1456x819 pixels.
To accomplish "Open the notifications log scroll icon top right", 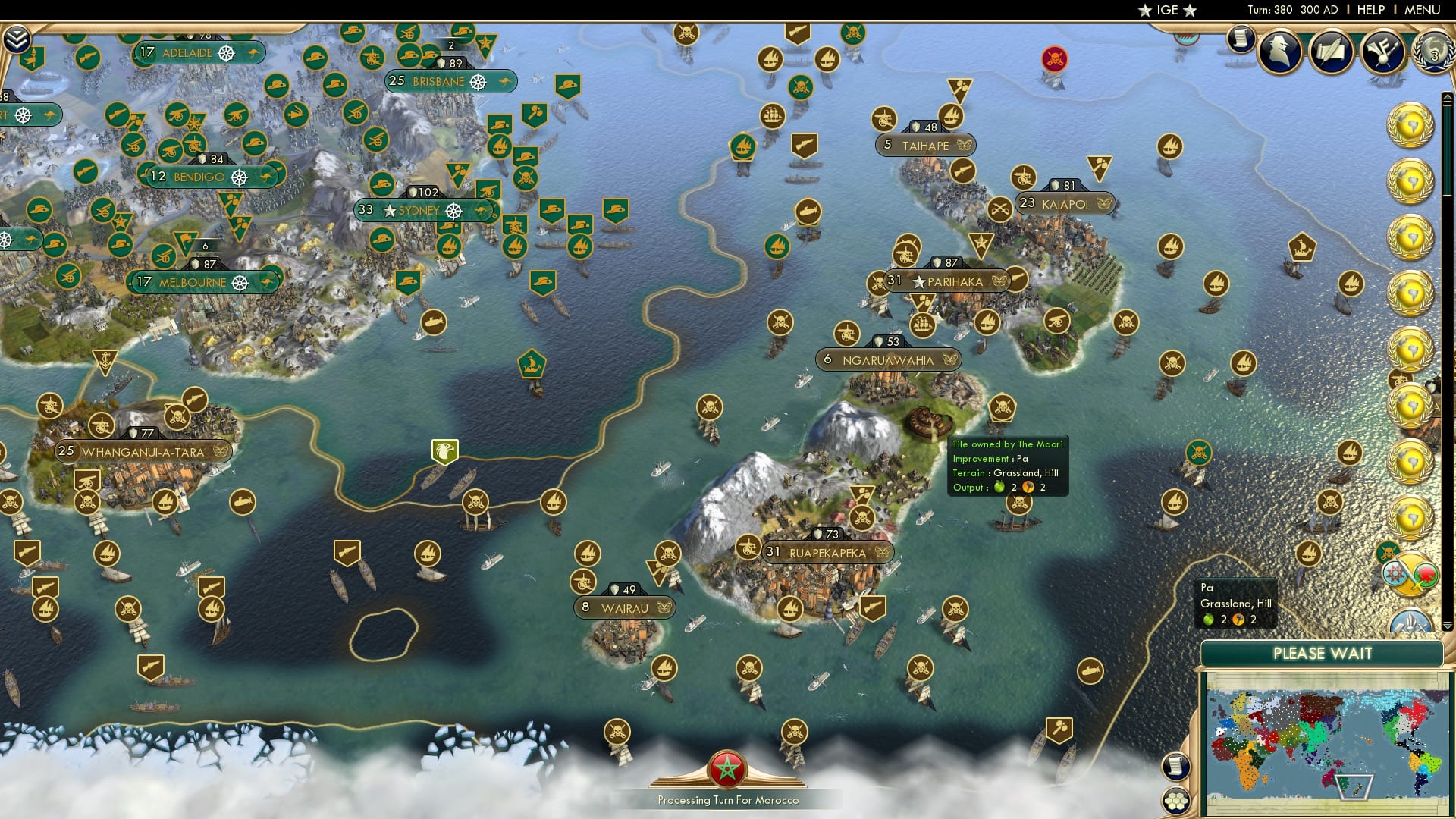I will (1241, 36).
